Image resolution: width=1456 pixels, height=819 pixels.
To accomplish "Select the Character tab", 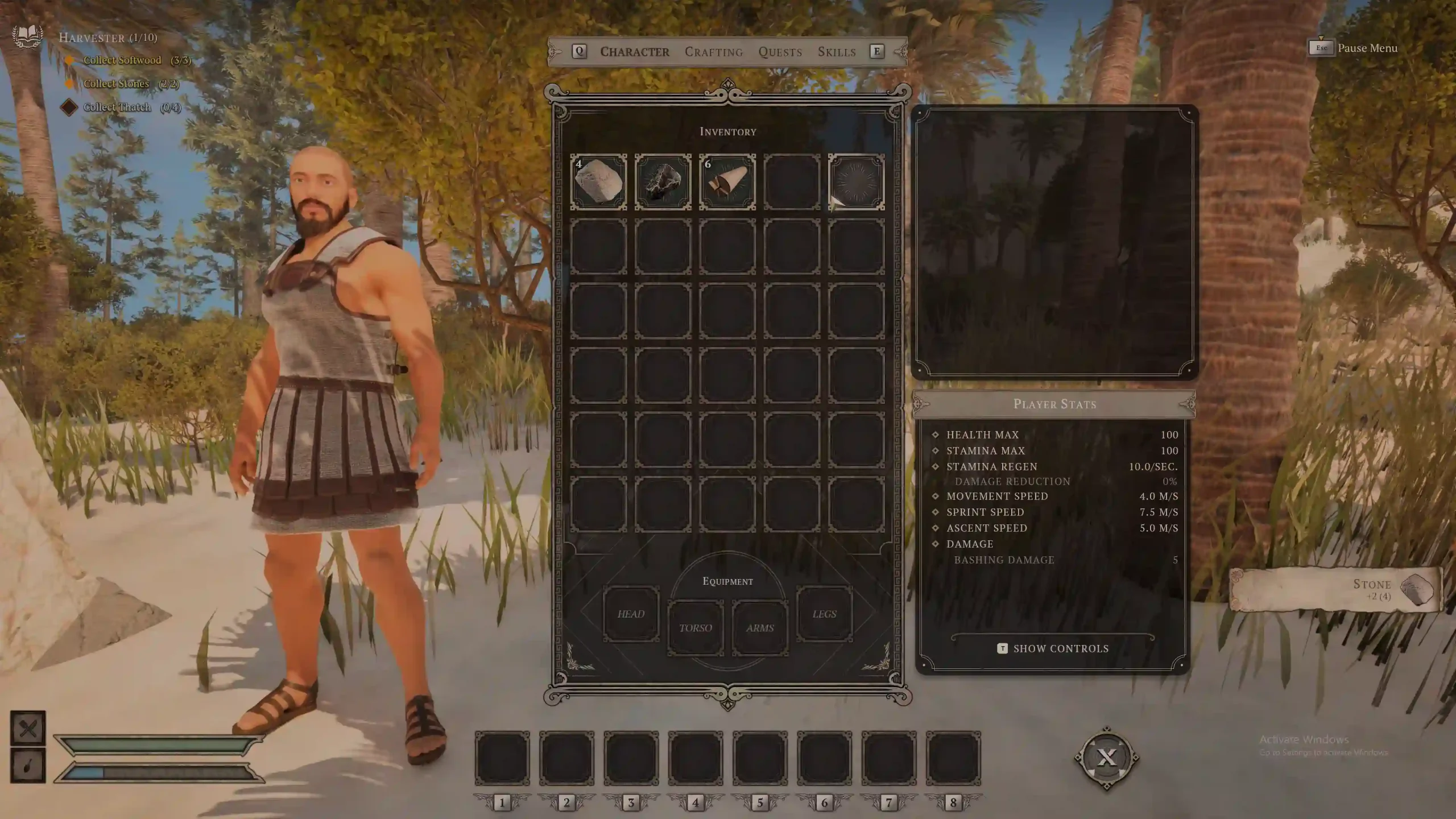I will (x=635, y=52).
